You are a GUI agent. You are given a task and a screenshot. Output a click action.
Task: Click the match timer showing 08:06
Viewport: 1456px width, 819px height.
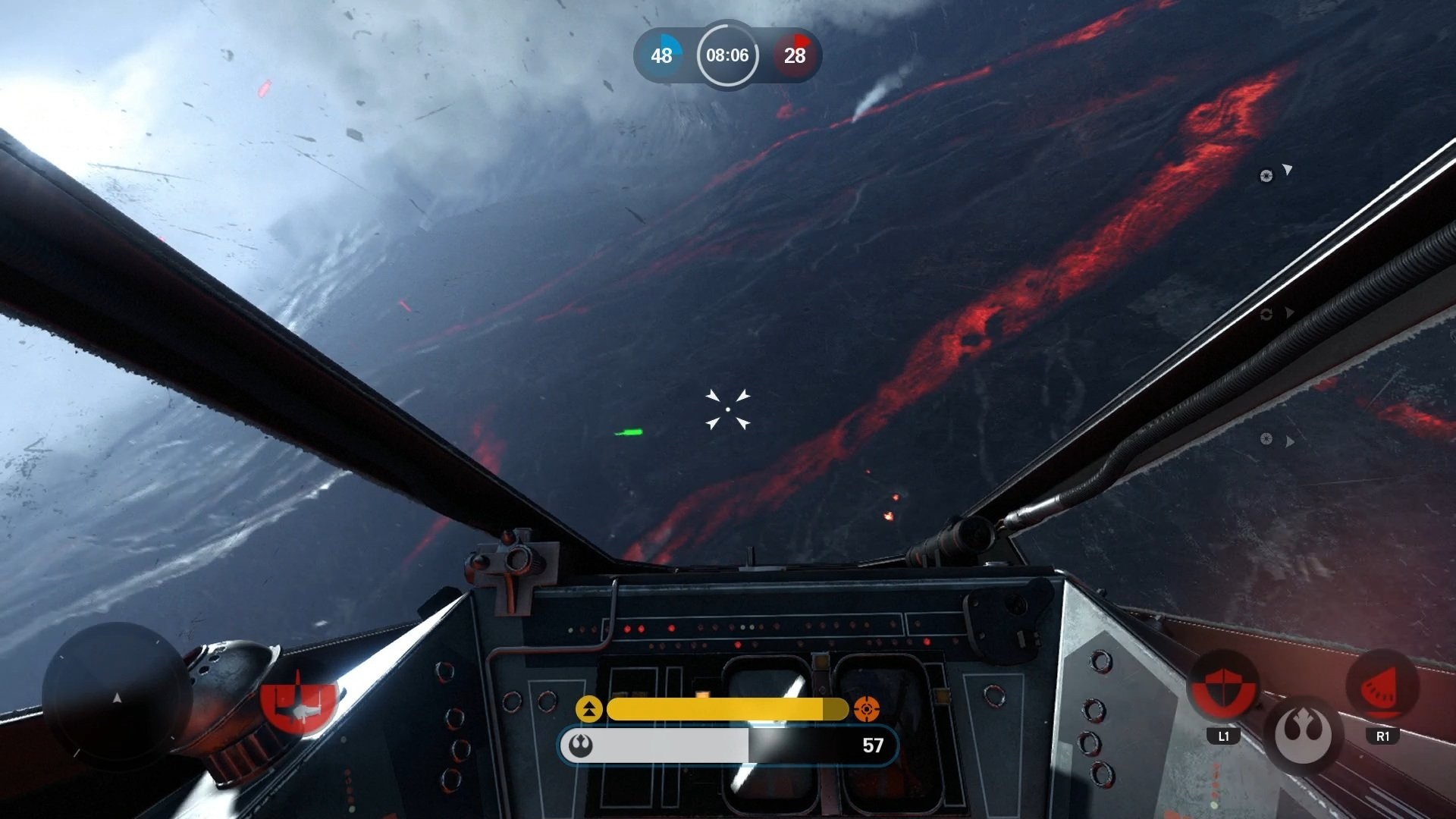727,55
